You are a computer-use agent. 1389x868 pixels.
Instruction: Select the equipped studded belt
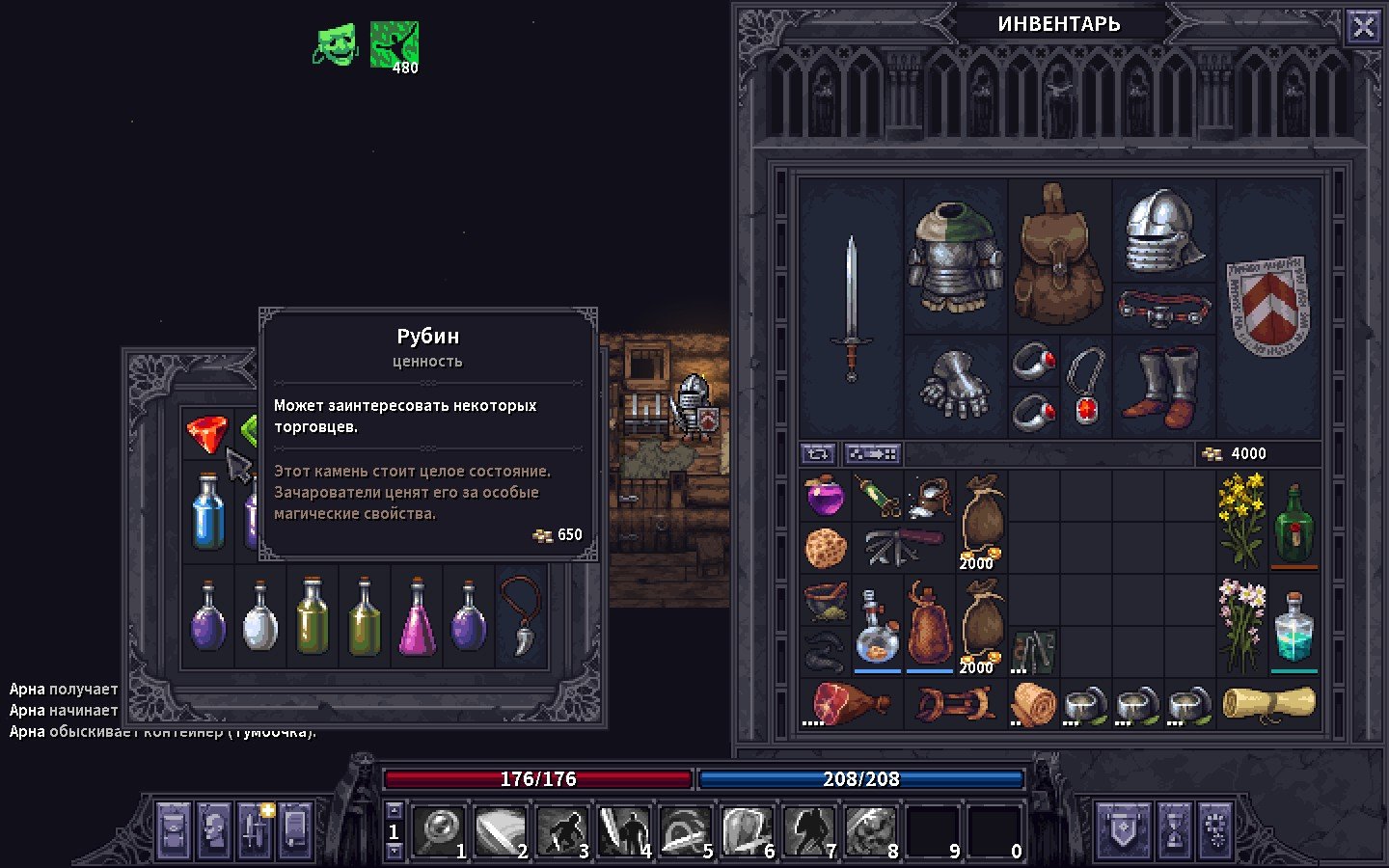point(1163,309)
